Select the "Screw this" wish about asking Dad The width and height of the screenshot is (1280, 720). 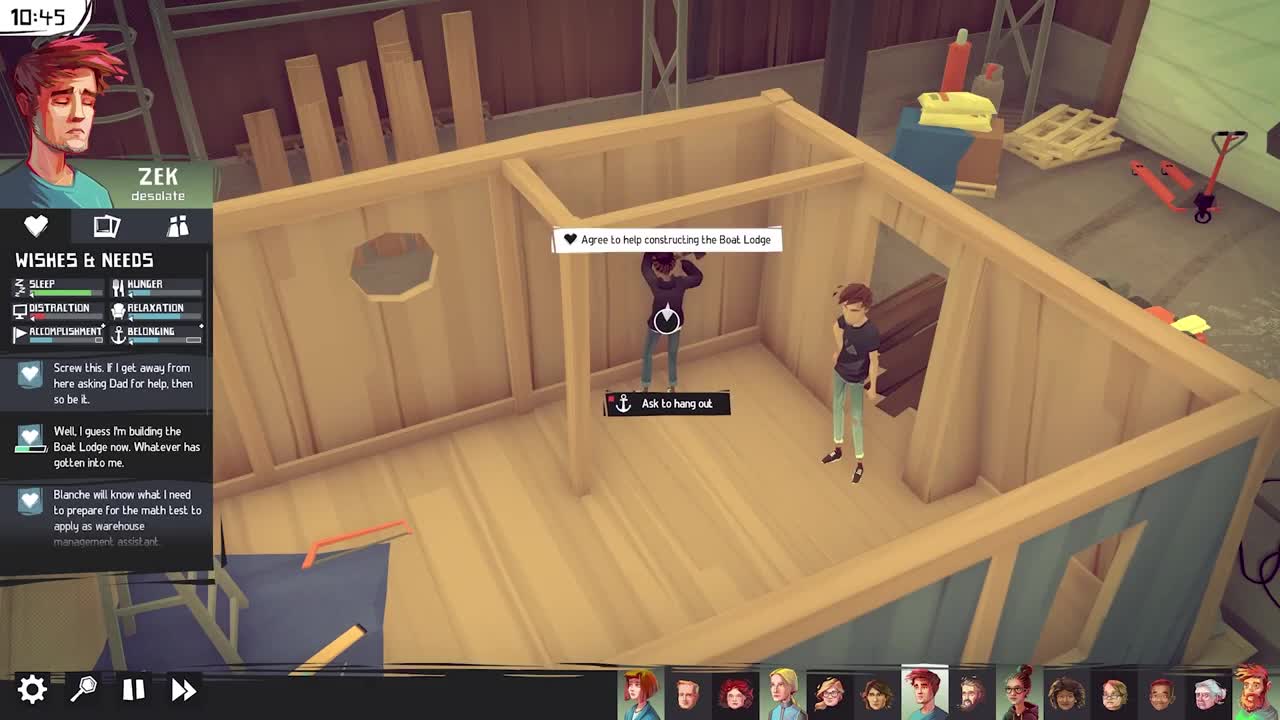point(108,383)
